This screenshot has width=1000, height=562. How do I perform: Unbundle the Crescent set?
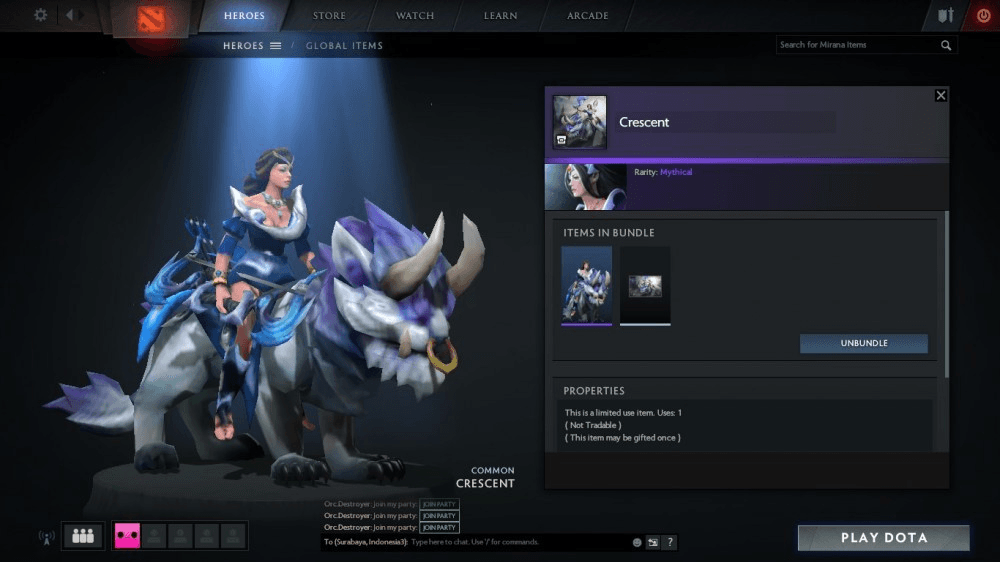863,343
